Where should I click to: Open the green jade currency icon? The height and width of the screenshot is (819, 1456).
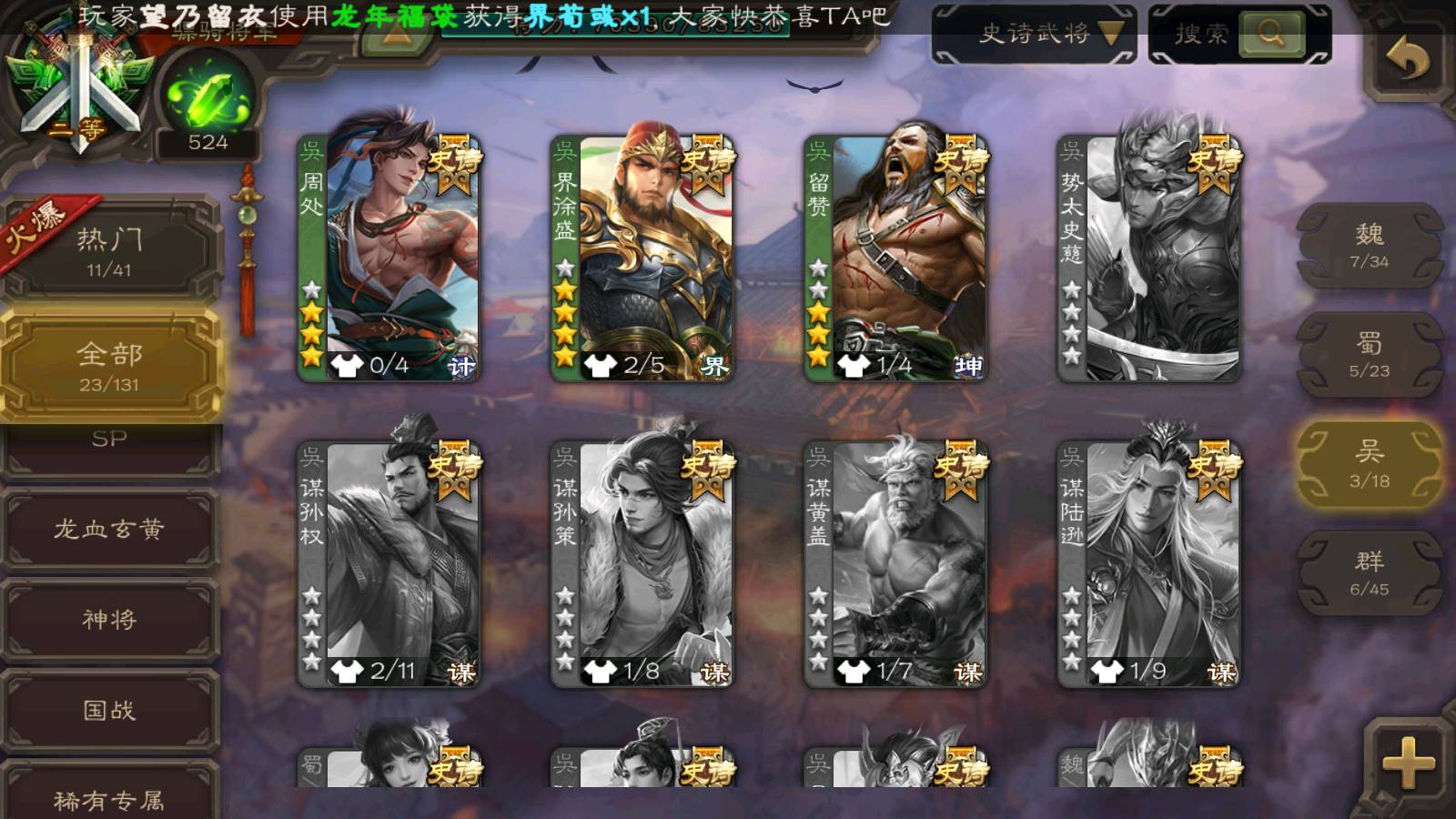click(x=207, y=98)
